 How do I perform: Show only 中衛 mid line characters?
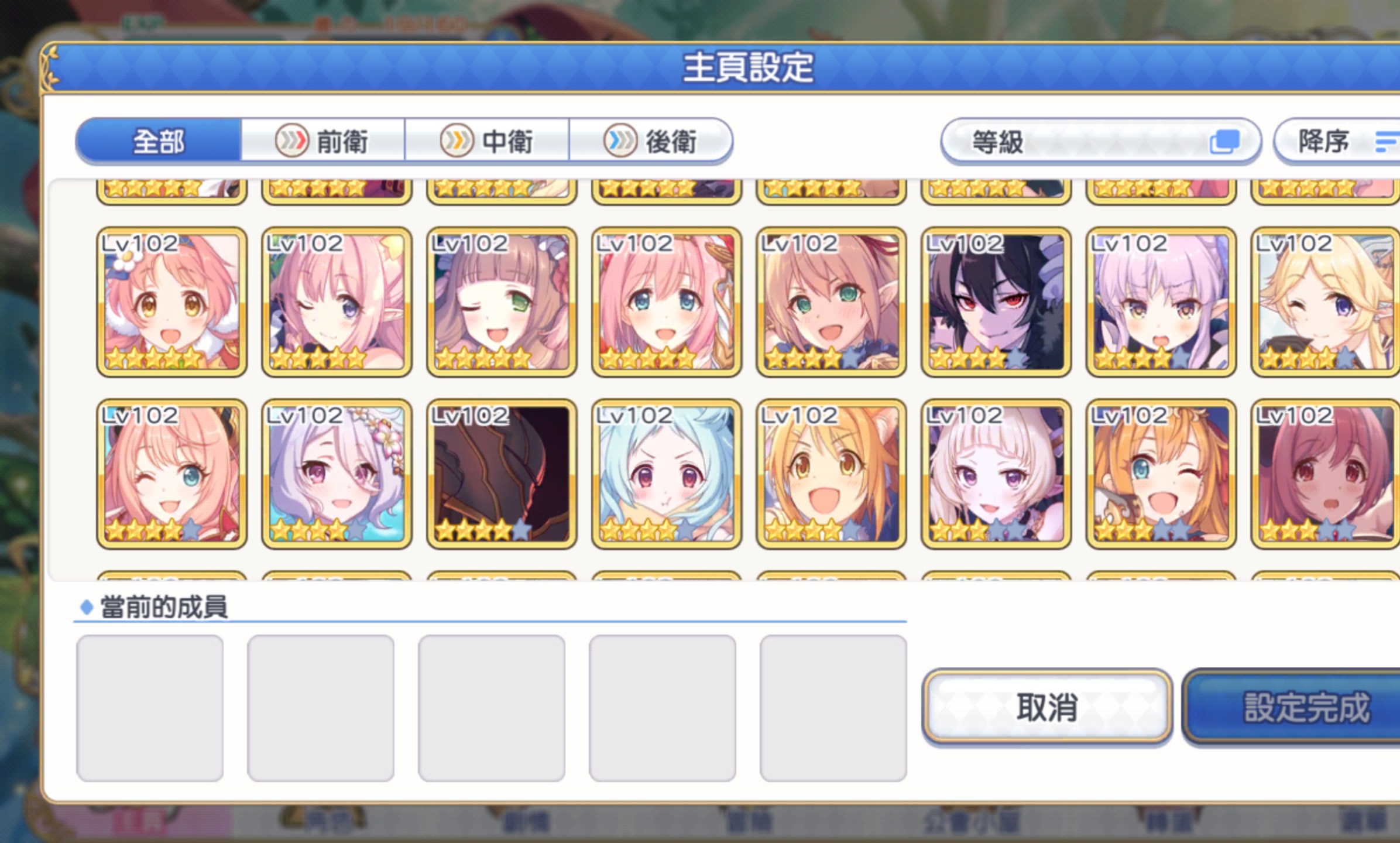click(x=486, y=141)
